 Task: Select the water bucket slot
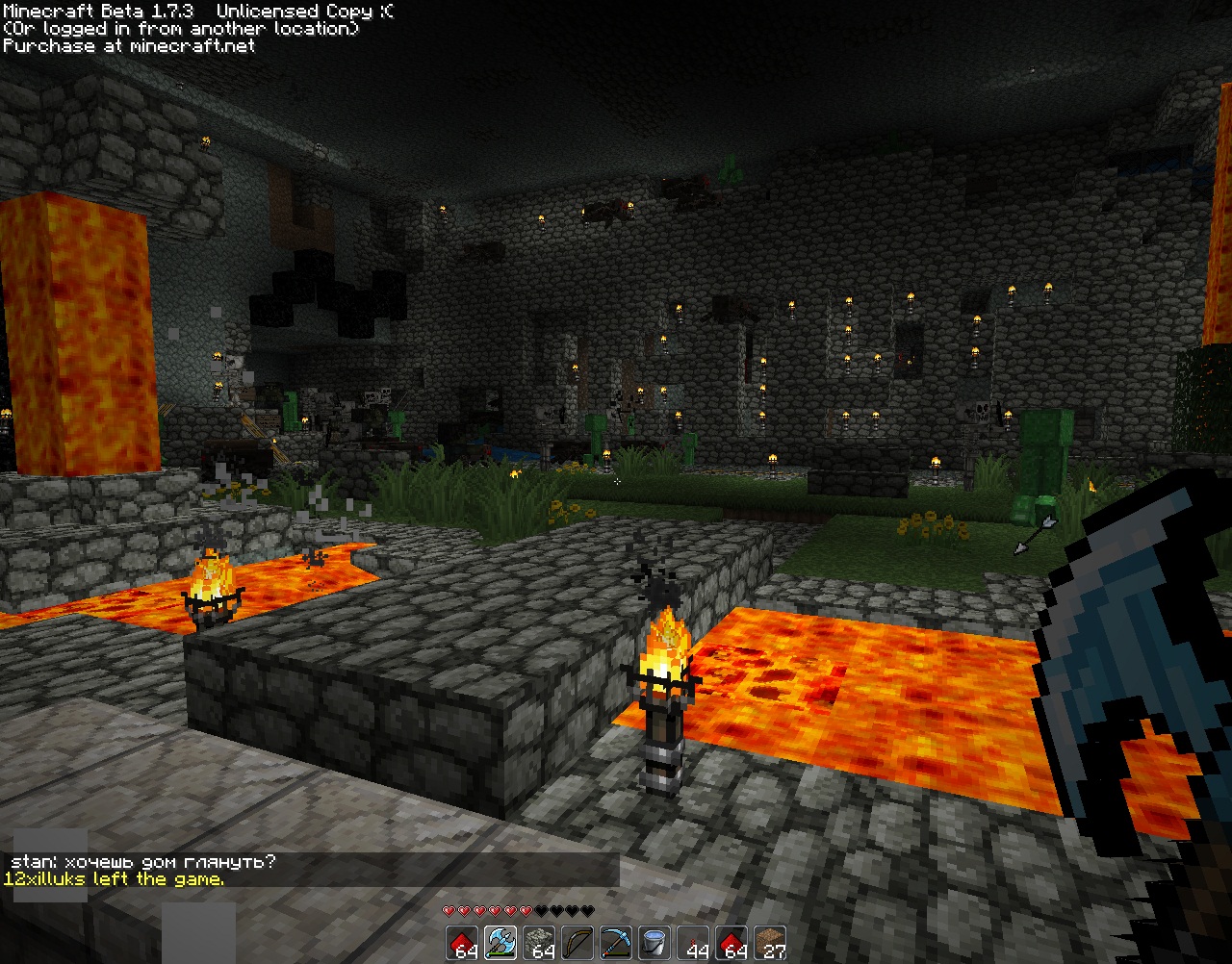(x=654, y=943)
